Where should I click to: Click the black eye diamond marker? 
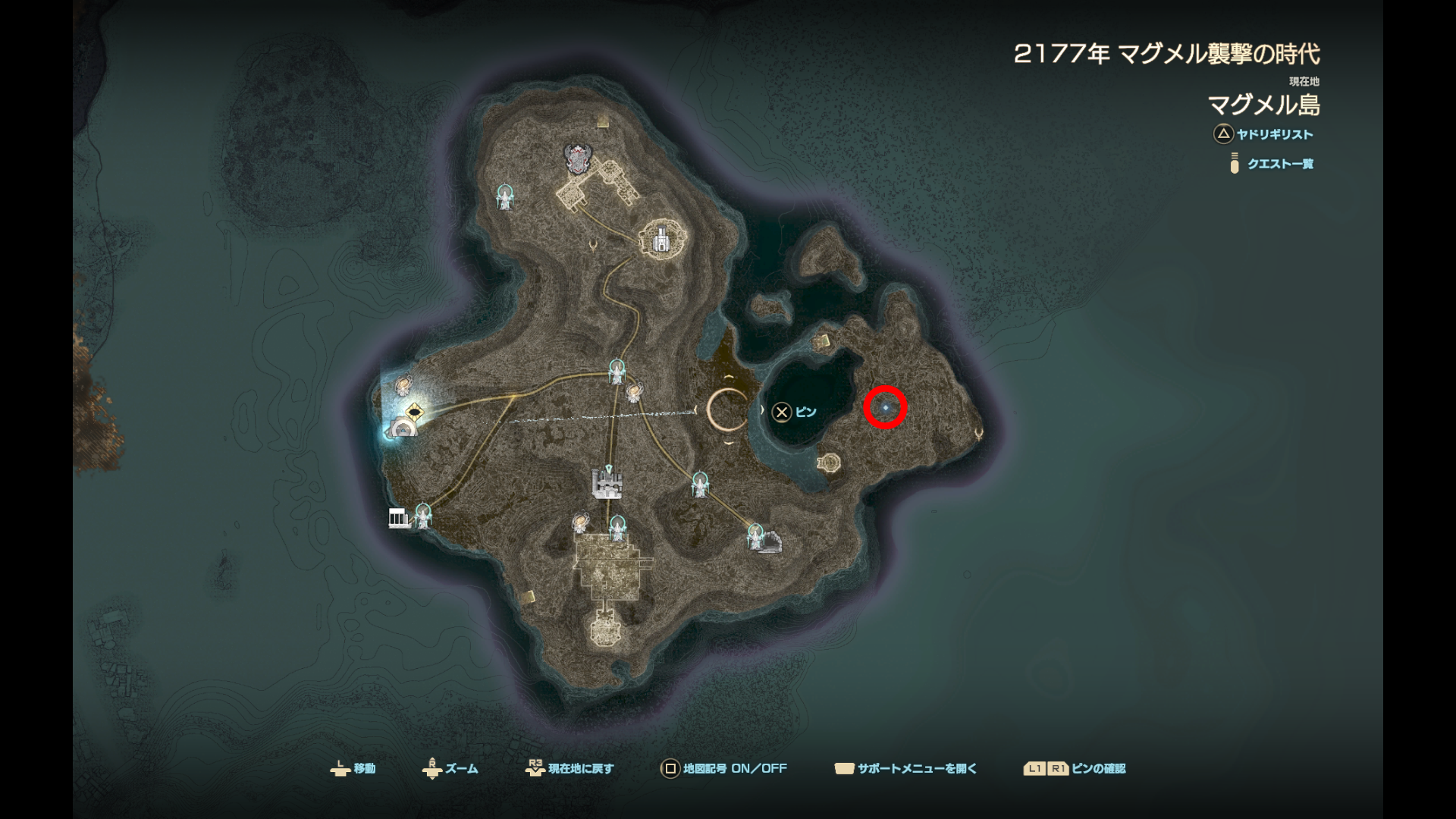point(414,413)
